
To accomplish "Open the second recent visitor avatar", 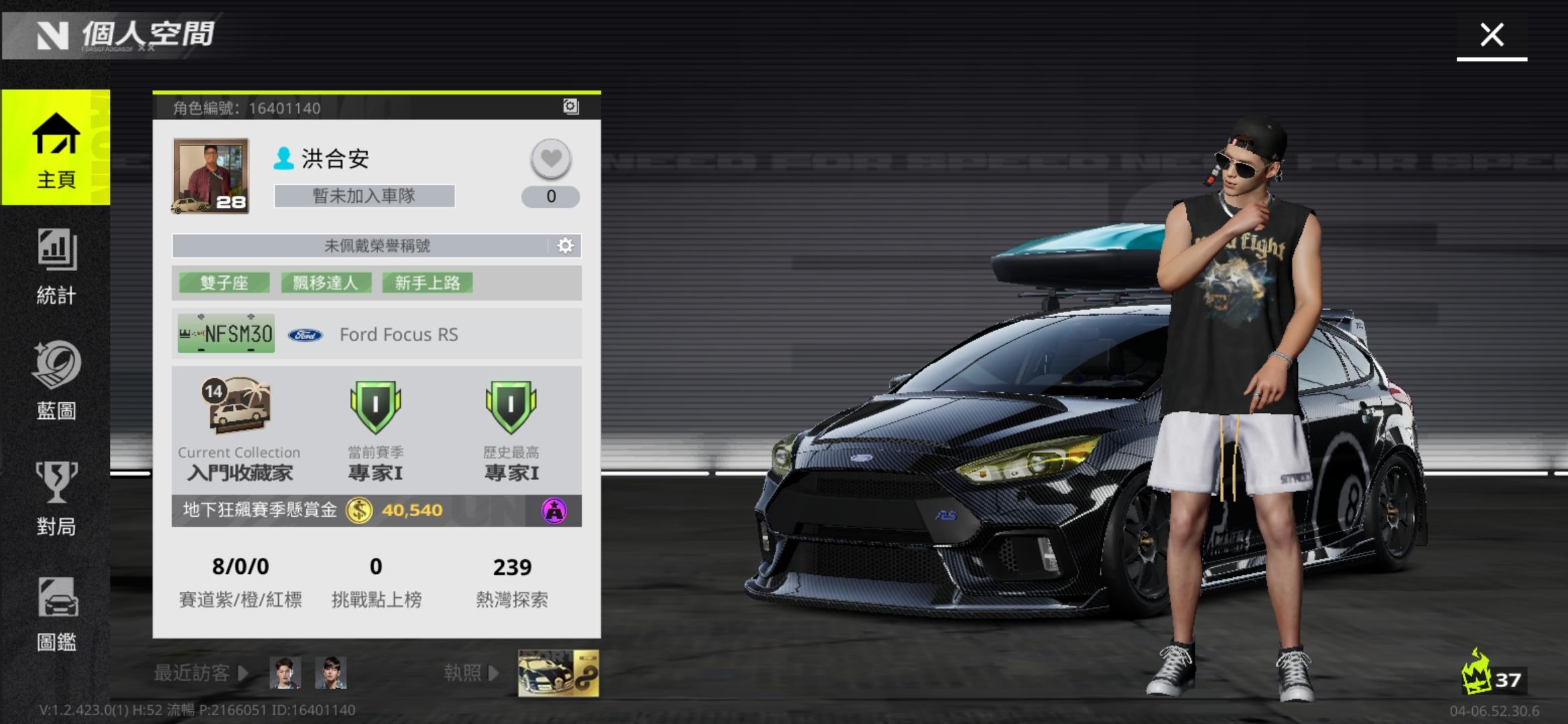I will 330,672.
